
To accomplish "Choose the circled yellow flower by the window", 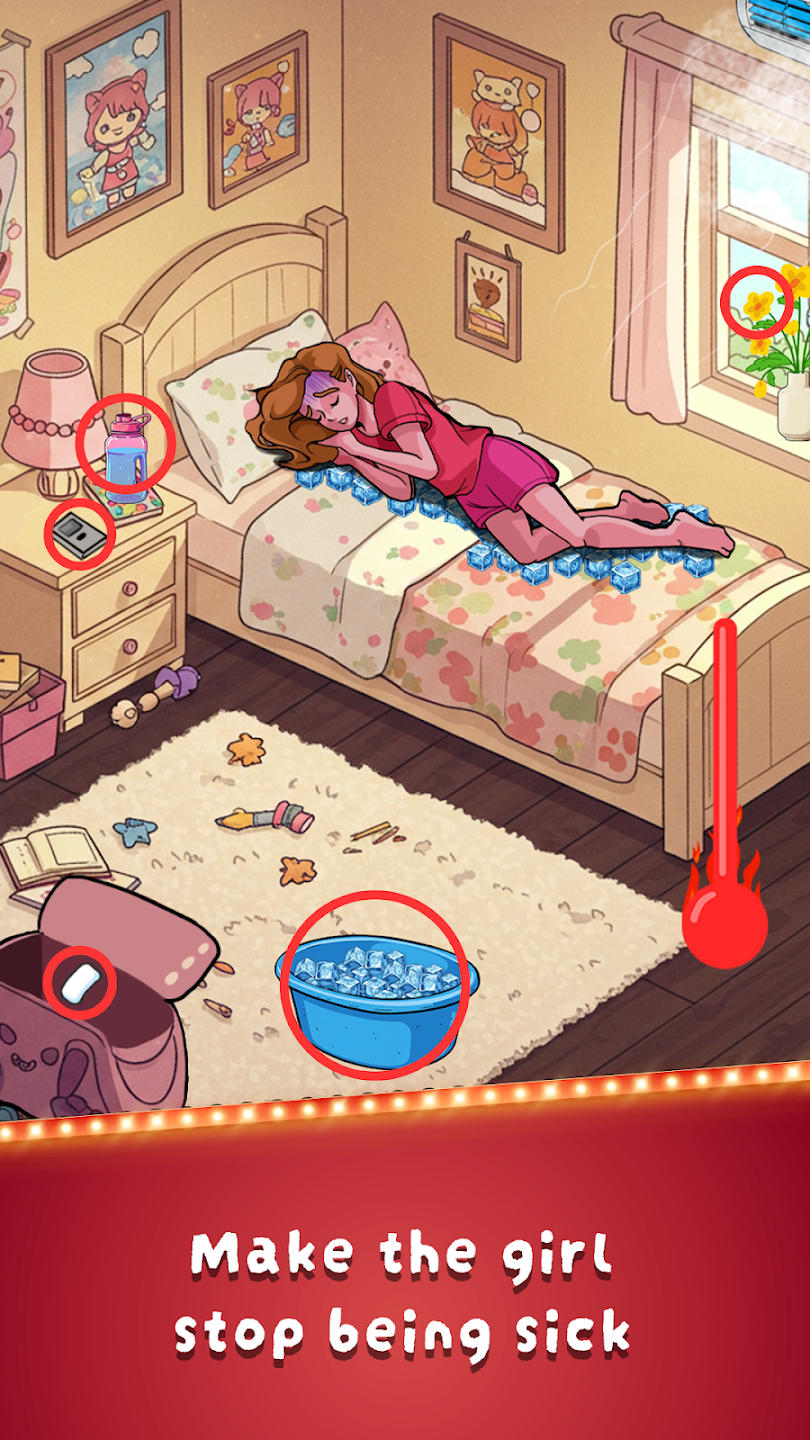I will (757, 301).
